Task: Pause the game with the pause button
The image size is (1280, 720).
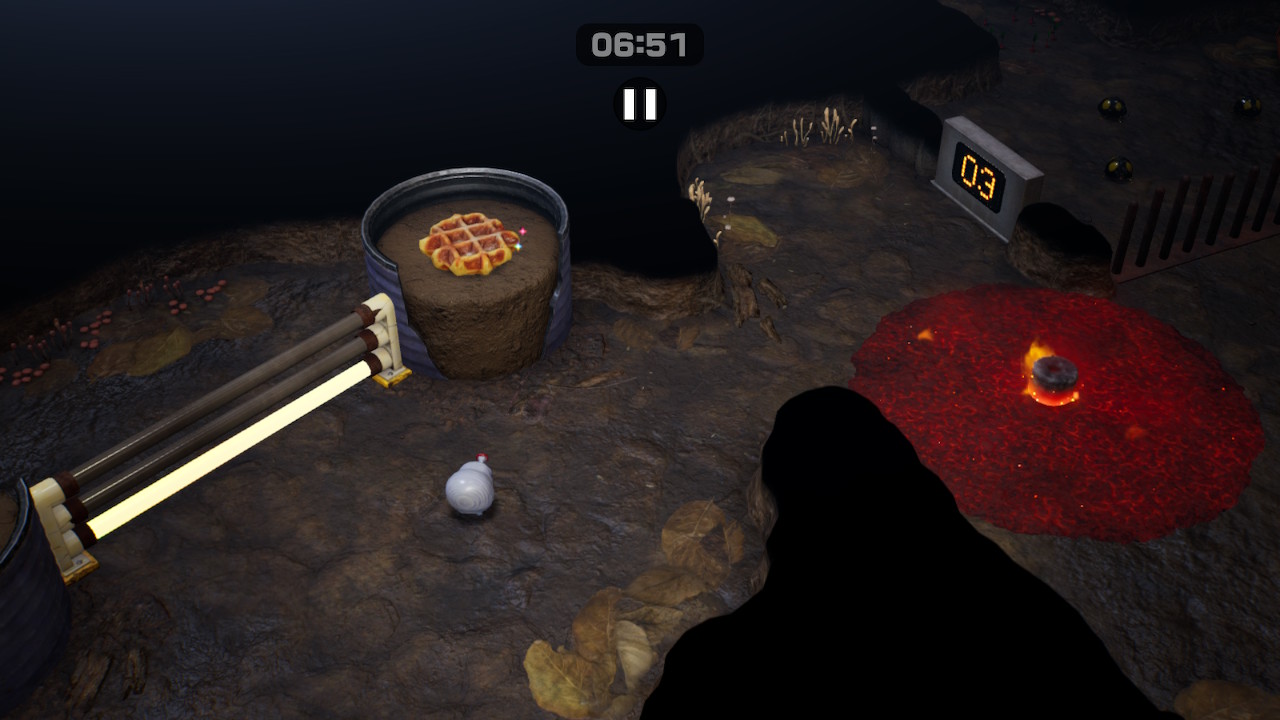Action: point(639,104)
